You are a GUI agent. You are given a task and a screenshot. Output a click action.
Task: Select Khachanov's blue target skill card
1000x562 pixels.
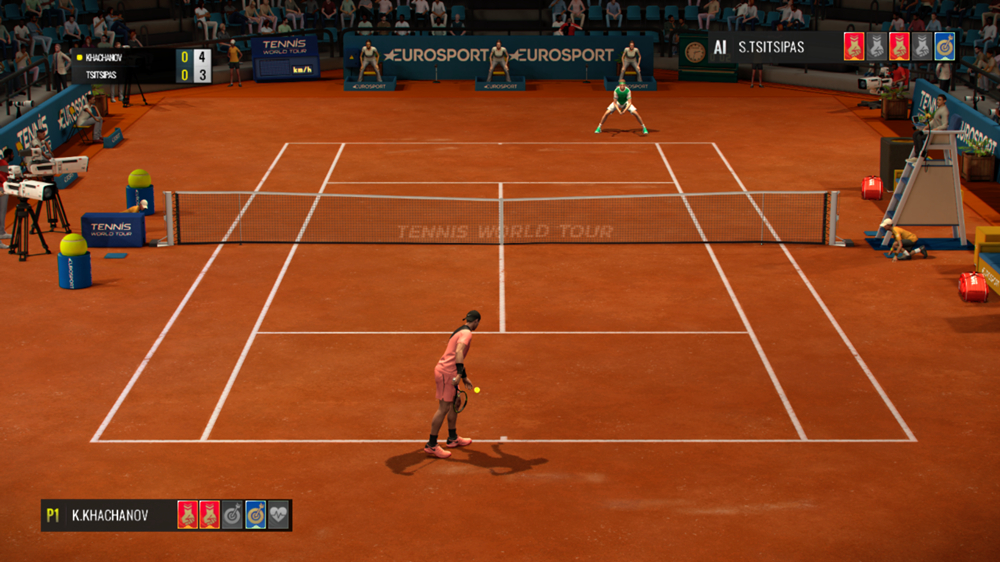click(x=256, y=515)
